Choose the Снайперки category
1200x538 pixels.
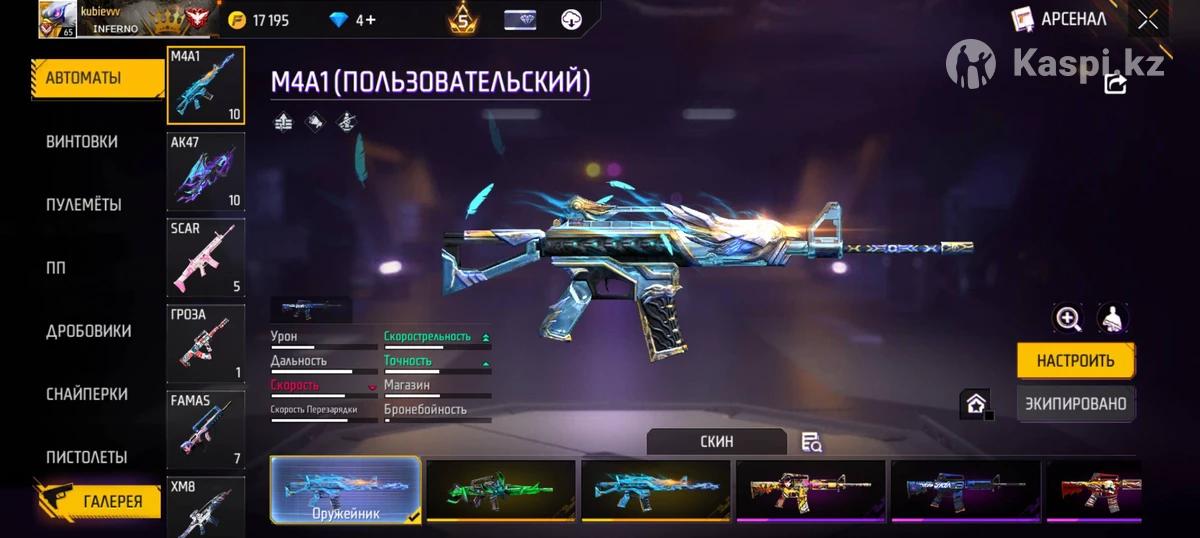click(x=86, y=394)
